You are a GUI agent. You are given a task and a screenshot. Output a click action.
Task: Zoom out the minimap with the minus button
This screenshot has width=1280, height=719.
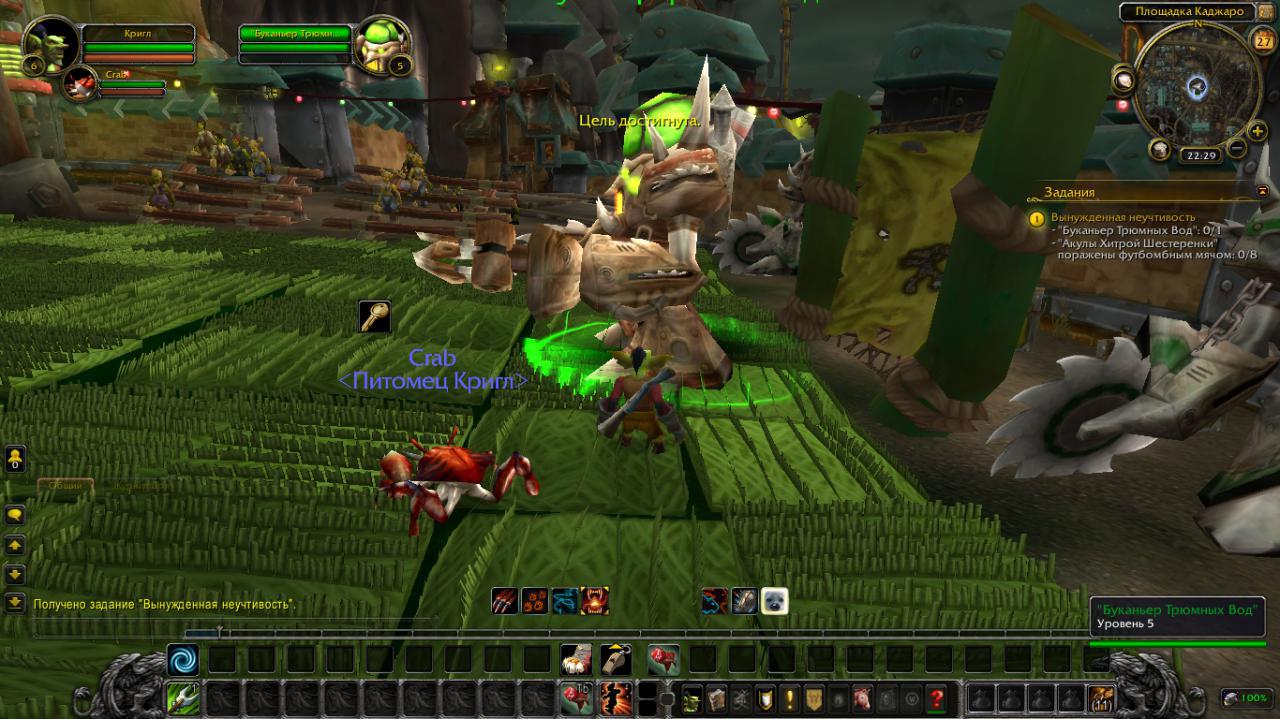click(1236, 149)
